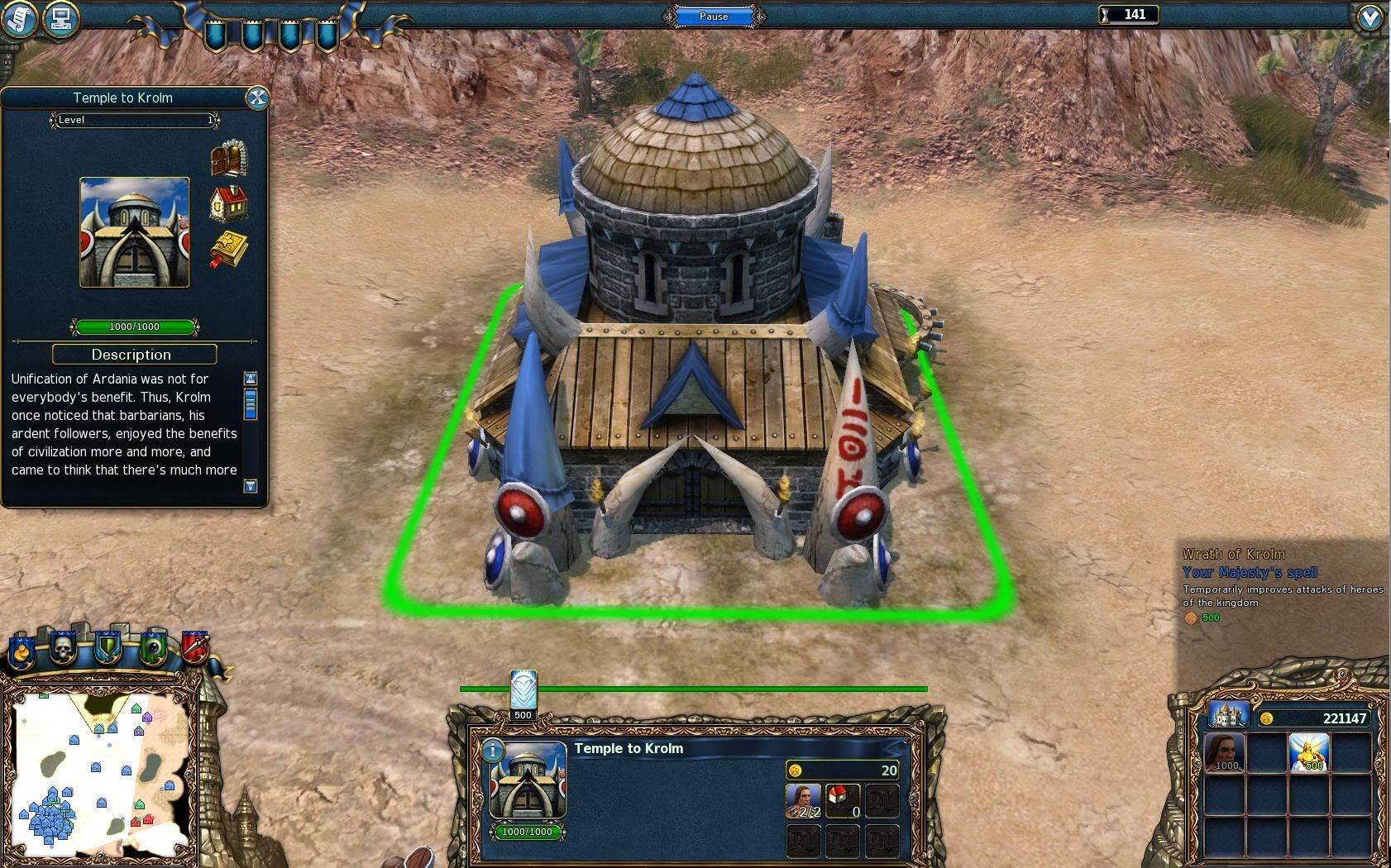The width and height of the screenshot is (1391, 868).
Task: Select the red sword attack flag
Action: pos(194,648)
